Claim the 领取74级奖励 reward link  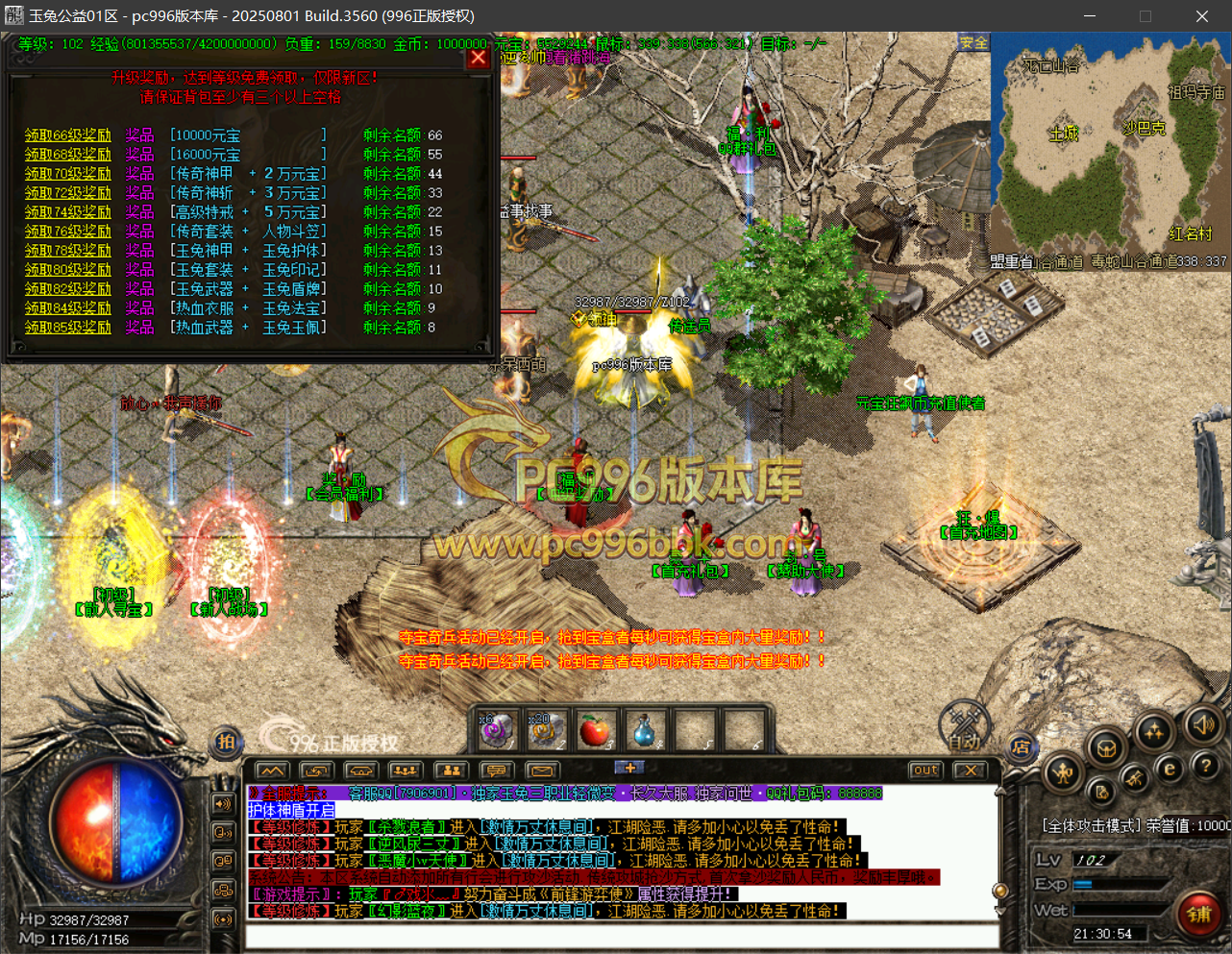67,212
